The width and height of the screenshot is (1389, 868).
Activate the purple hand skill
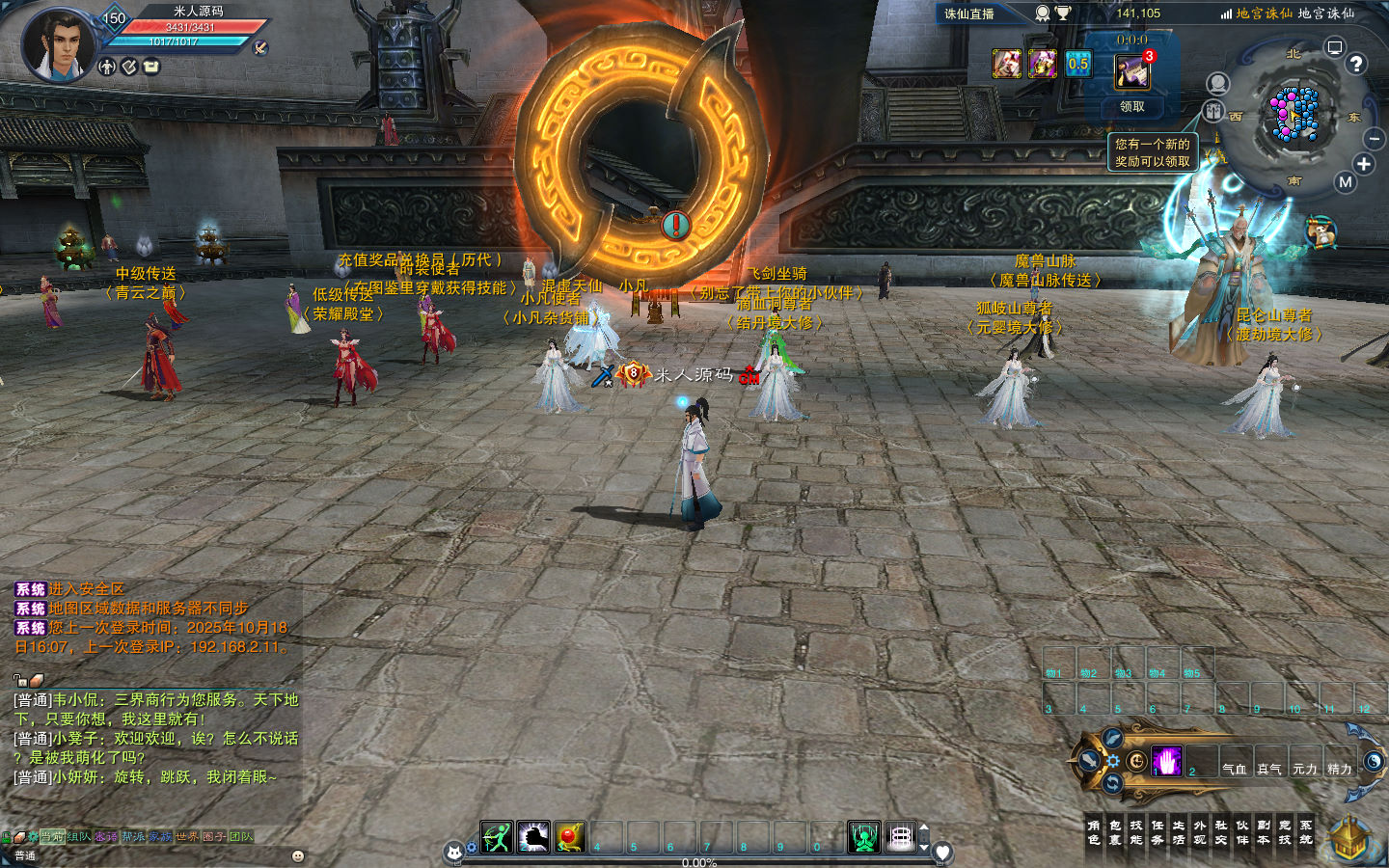tap(1166, 761)
